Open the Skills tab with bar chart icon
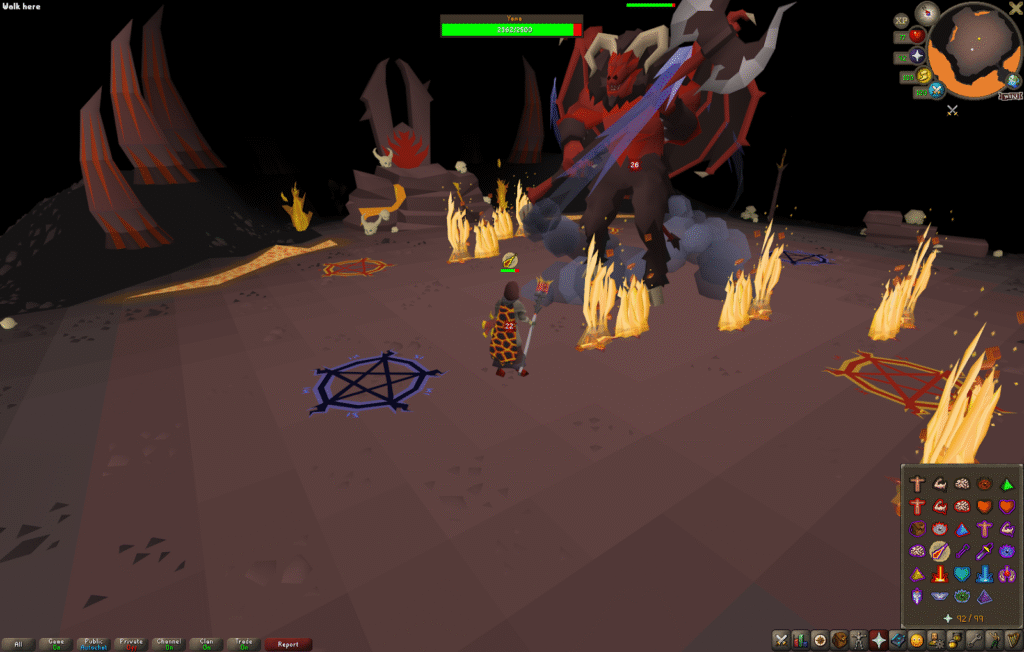 click(x=800, y=640)
